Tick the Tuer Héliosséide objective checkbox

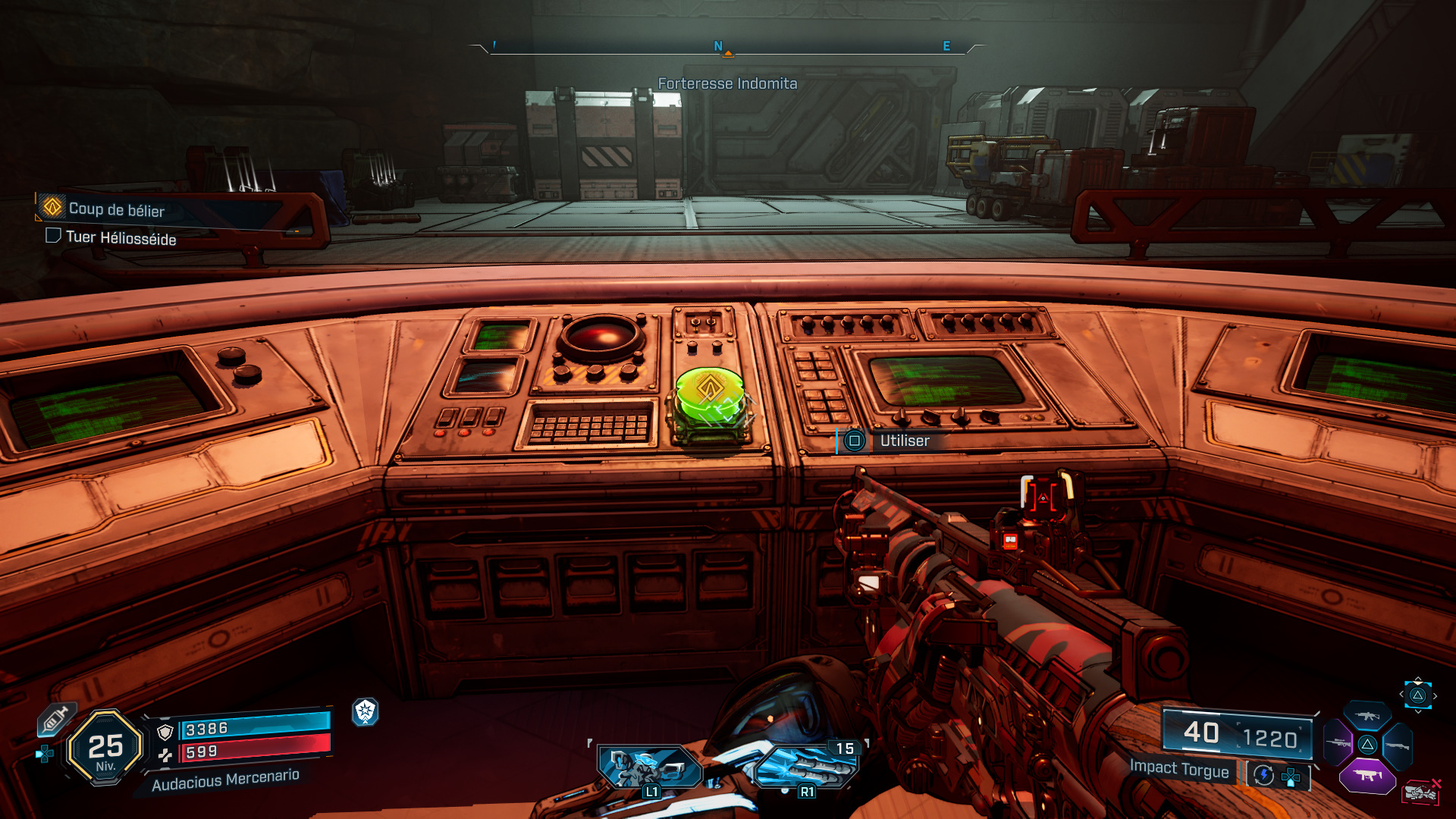[53, 236]
